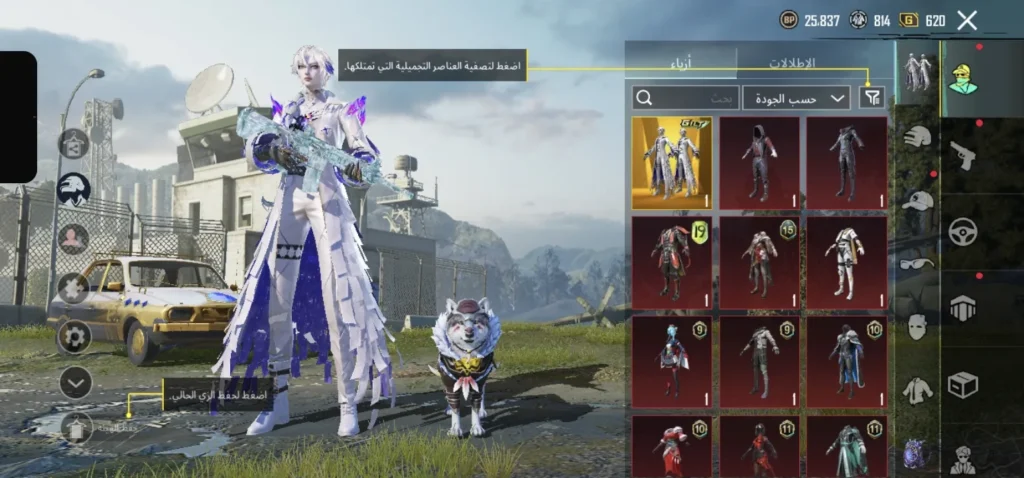Select the outfit marked with green 19 badge
The image size is (1024, 478).
671,262
